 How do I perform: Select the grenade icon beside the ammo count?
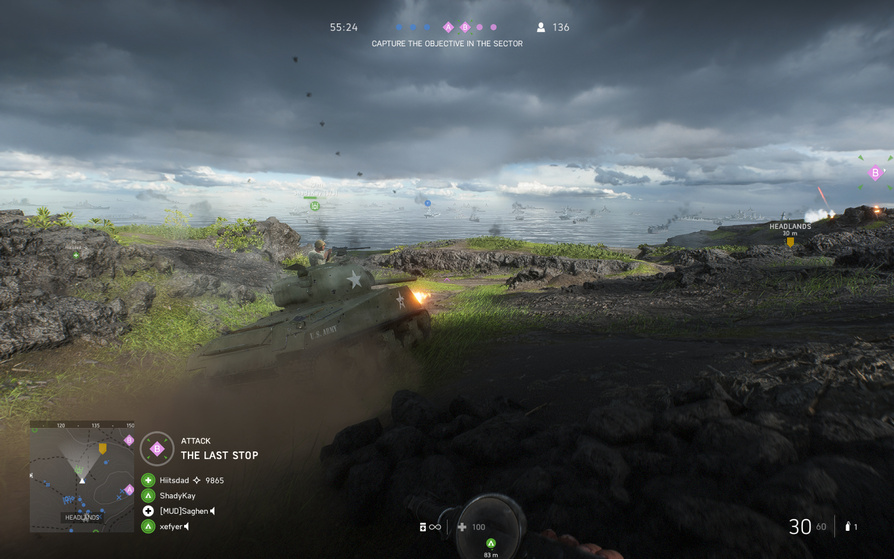pos(848,527)
